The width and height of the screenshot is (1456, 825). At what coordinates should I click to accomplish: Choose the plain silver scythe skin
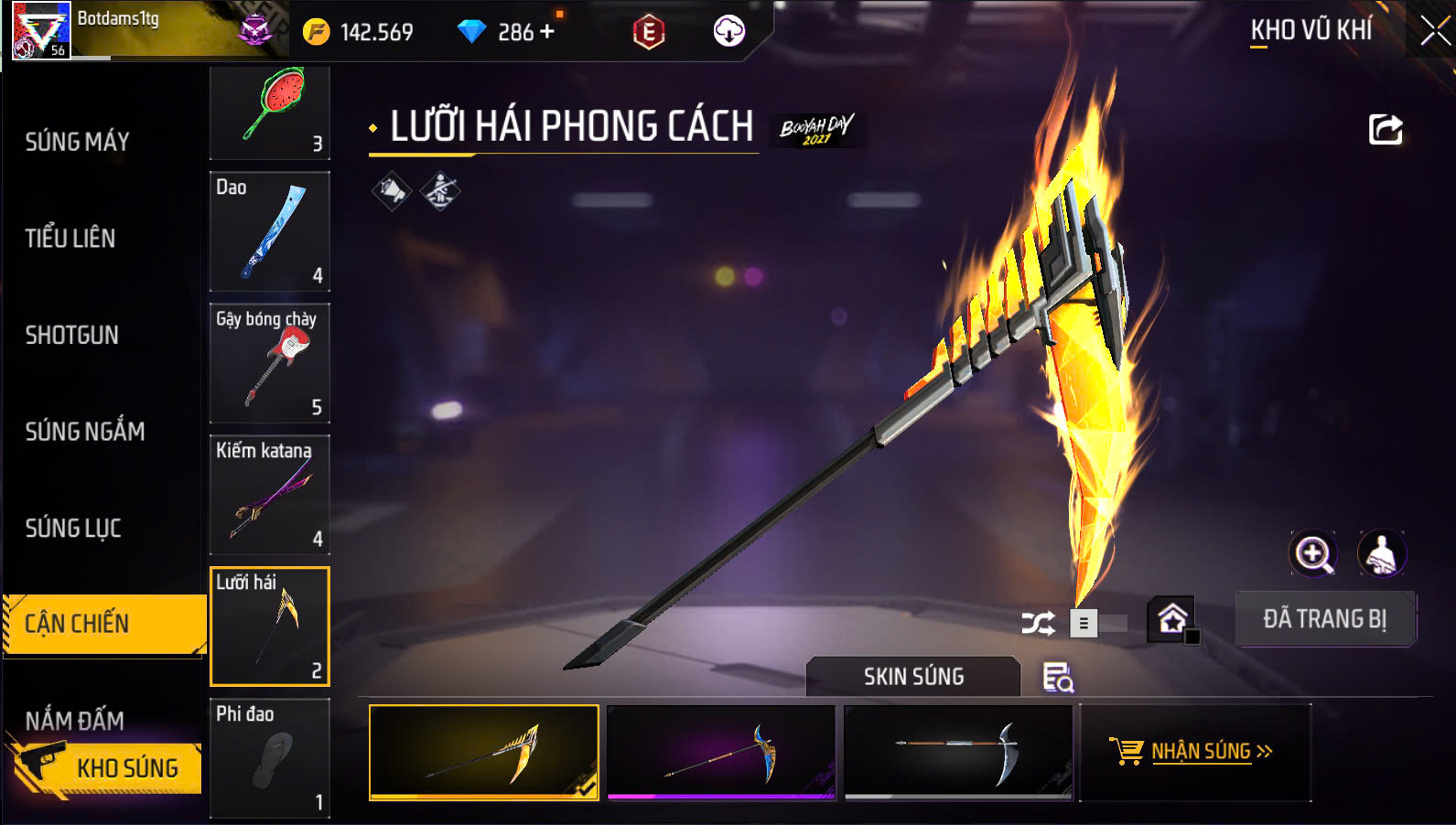point(958,752)
